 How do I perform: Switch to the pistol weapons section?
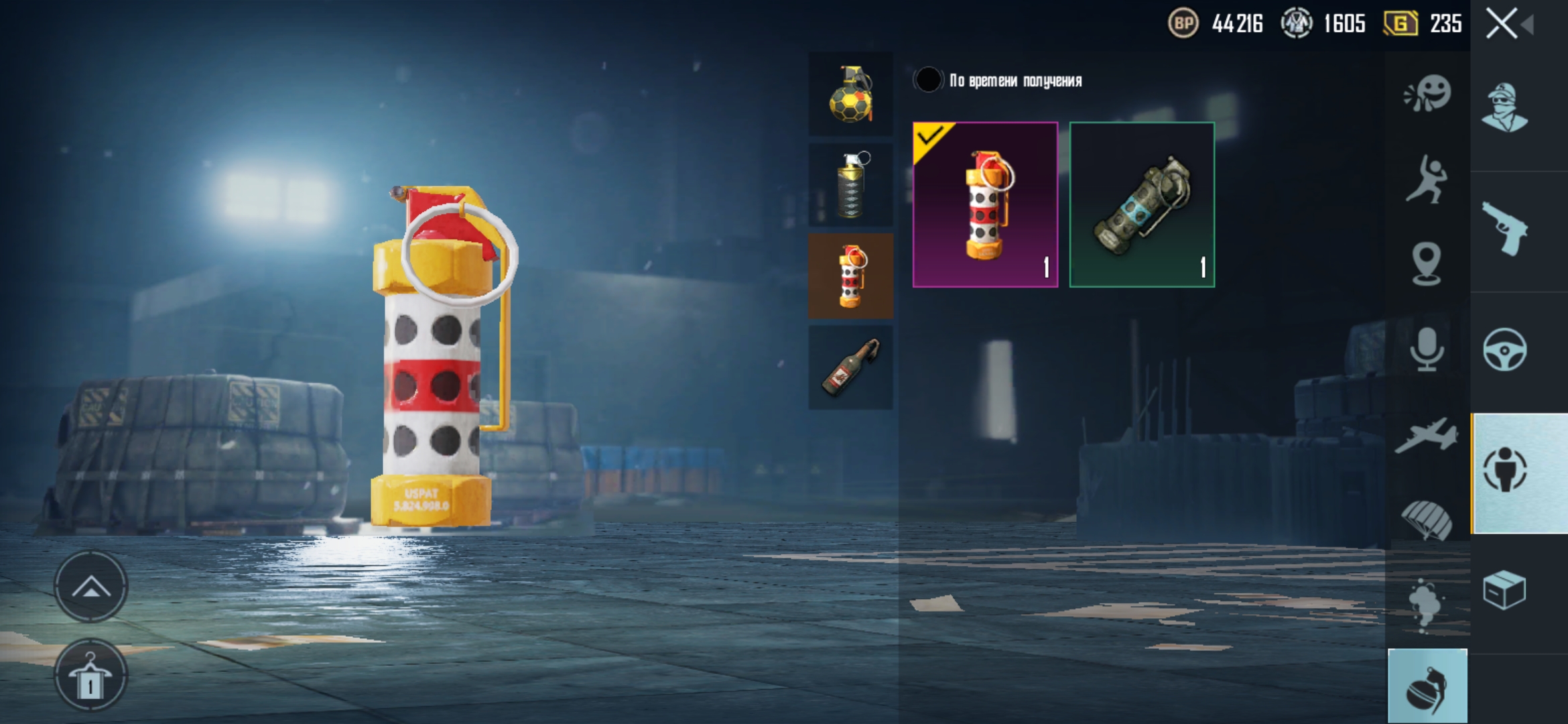pos(1505,229)
